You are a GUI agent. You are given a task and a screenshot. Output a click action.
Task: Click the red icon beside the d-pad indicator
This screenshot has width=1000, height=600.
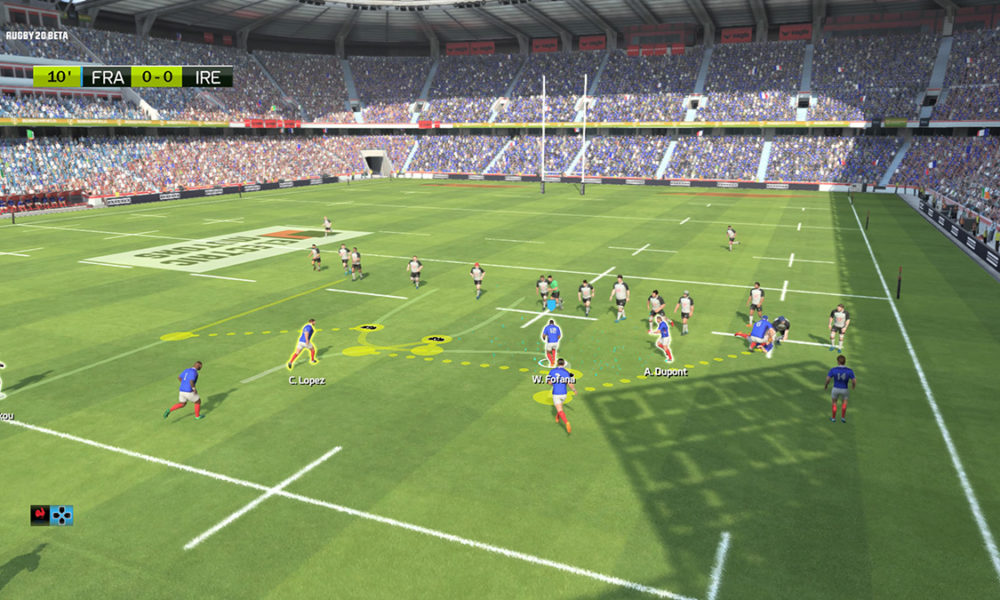(x=40, y=515)
